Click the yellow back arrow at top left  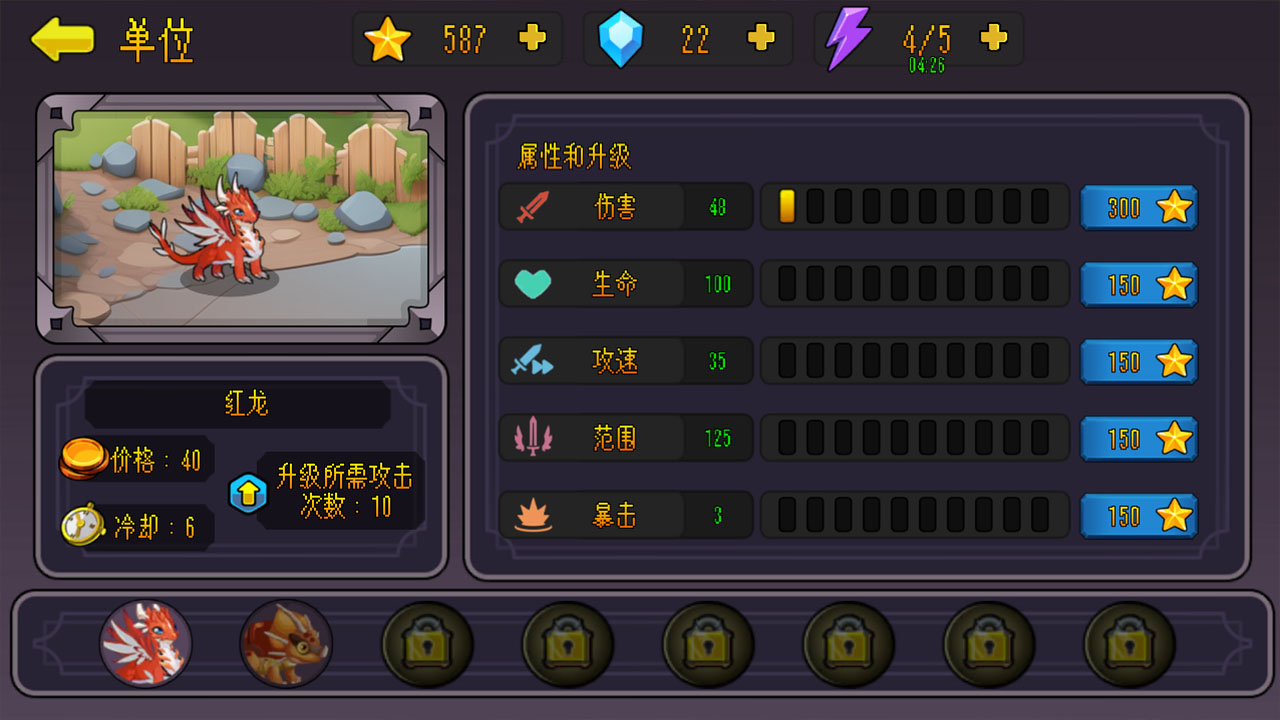(62, 40)
